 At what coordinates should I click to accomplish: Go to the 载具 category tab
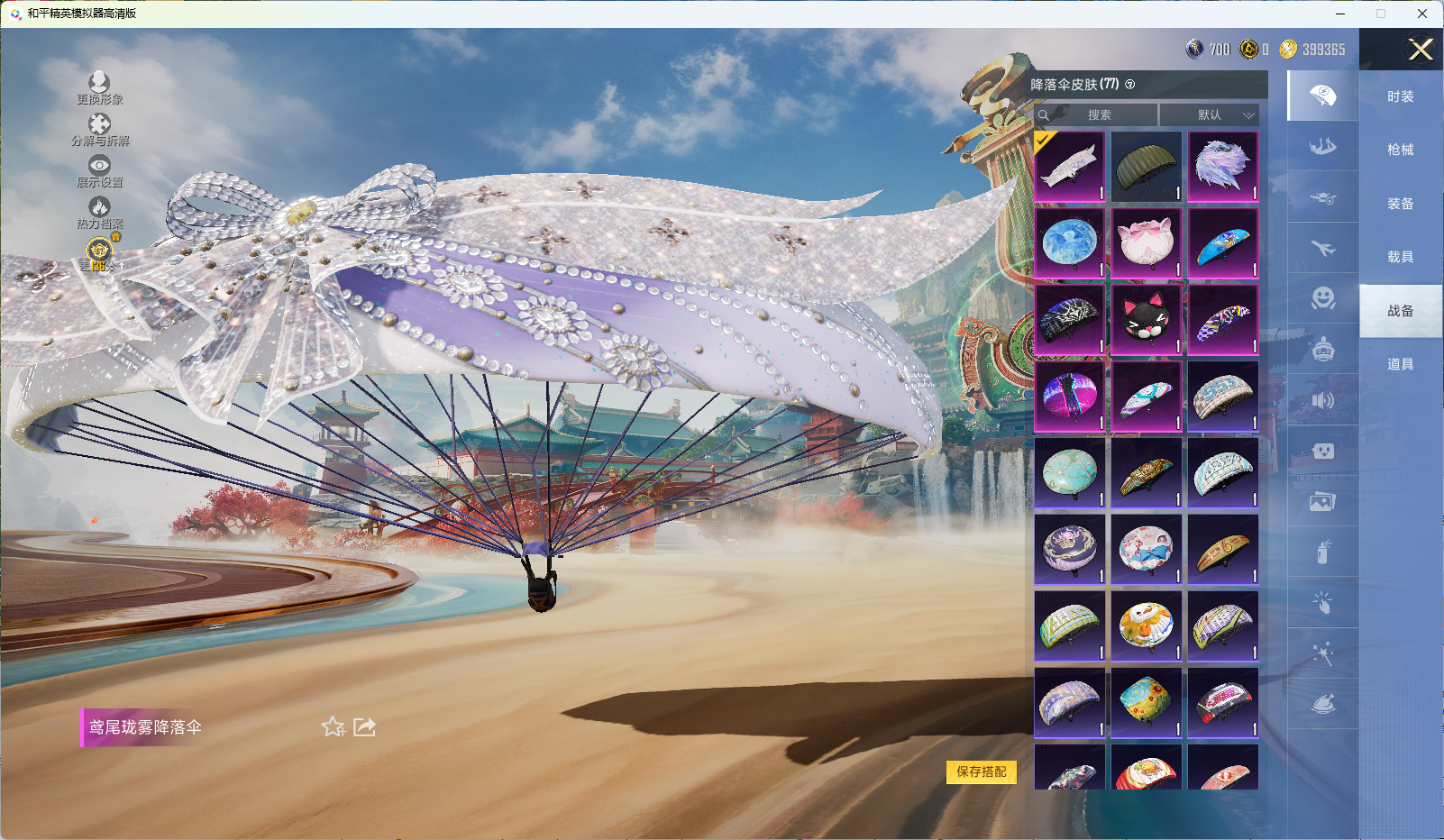tap(1400, 257)
